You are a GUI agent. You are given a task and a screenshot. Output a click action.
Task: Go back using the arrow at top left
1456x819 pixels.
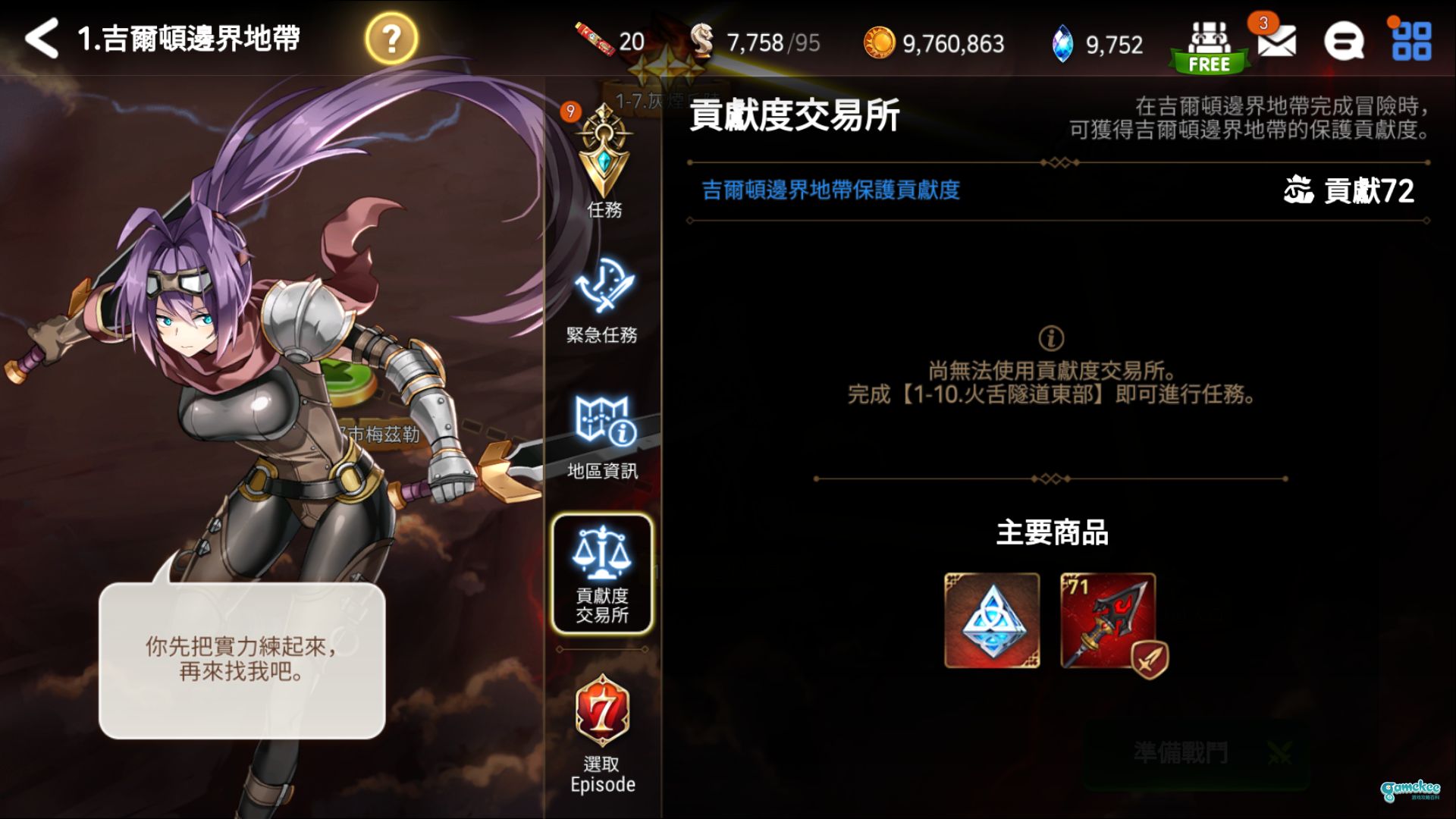pos(42,38)
